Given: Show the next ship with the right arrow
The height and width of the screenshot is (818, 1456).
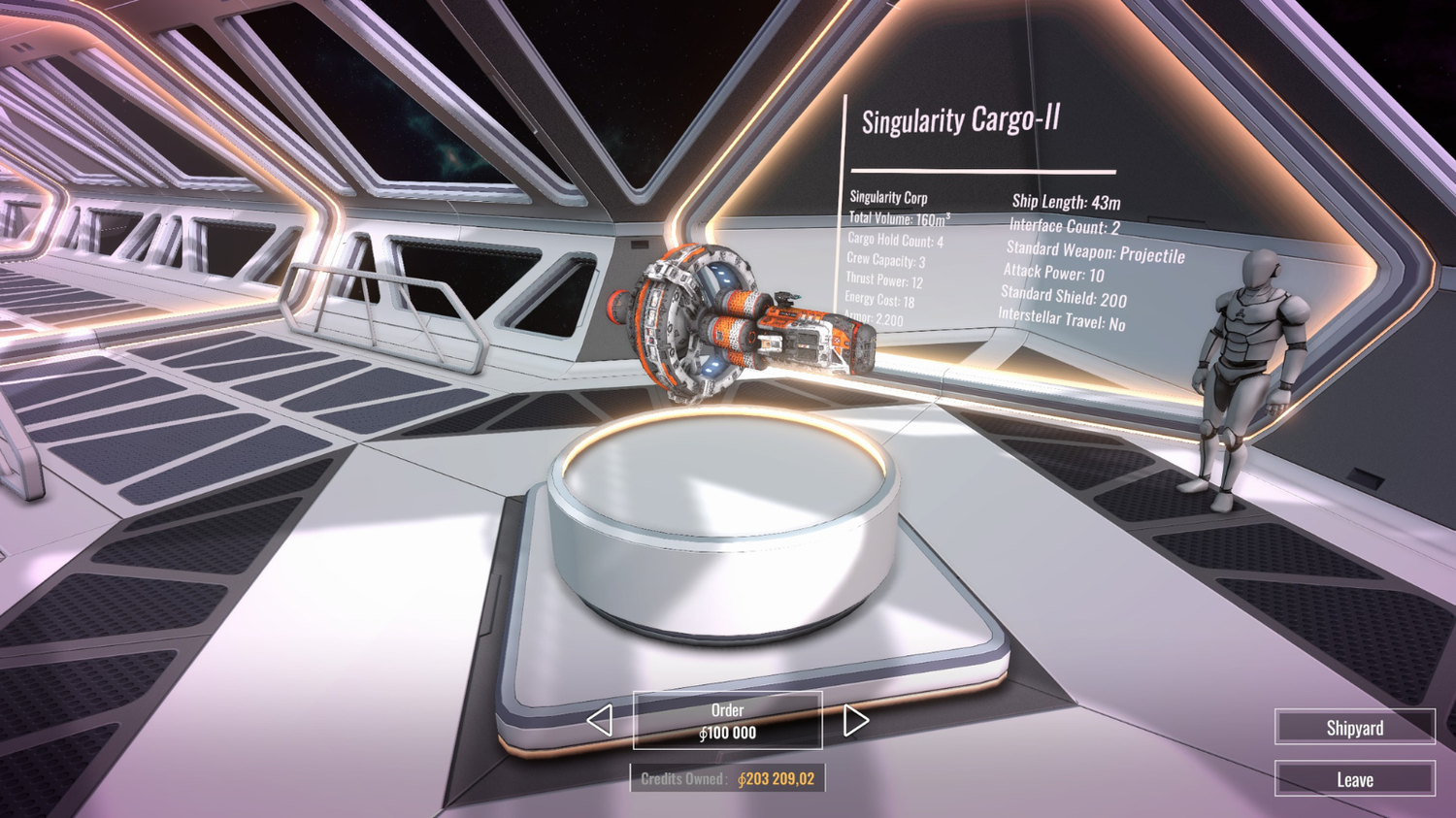Looking at the screenshot, I should coord(854,721).
